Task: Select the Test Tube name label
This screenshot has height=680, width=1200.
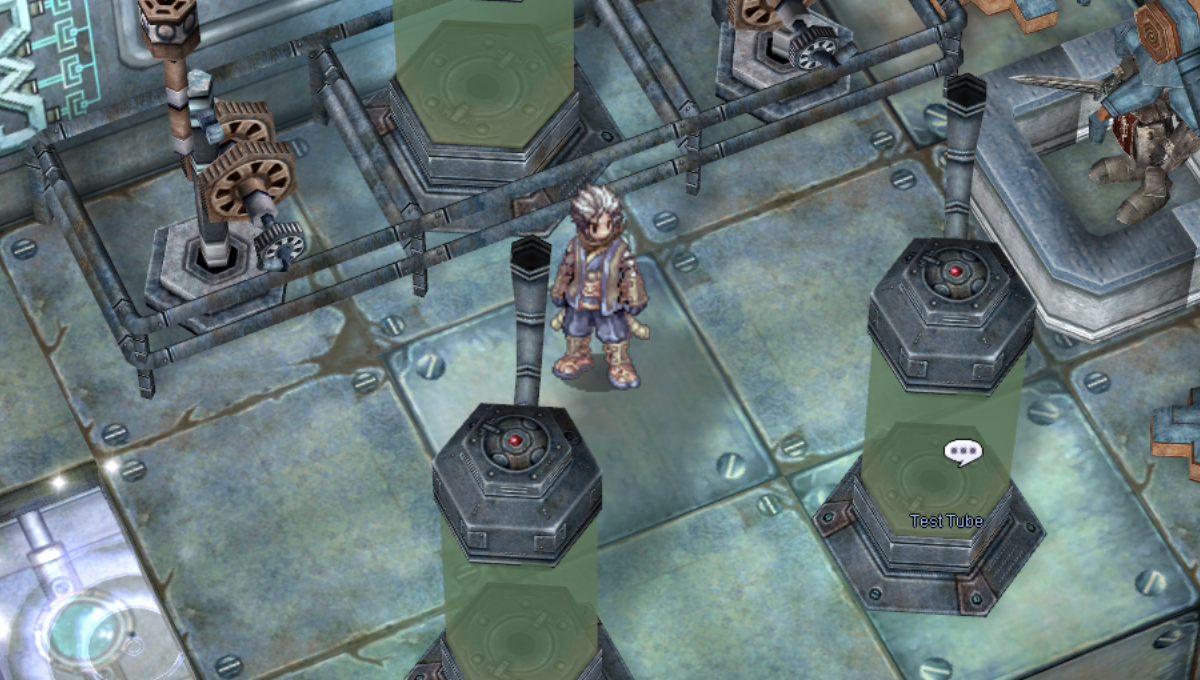Action: 946,521
